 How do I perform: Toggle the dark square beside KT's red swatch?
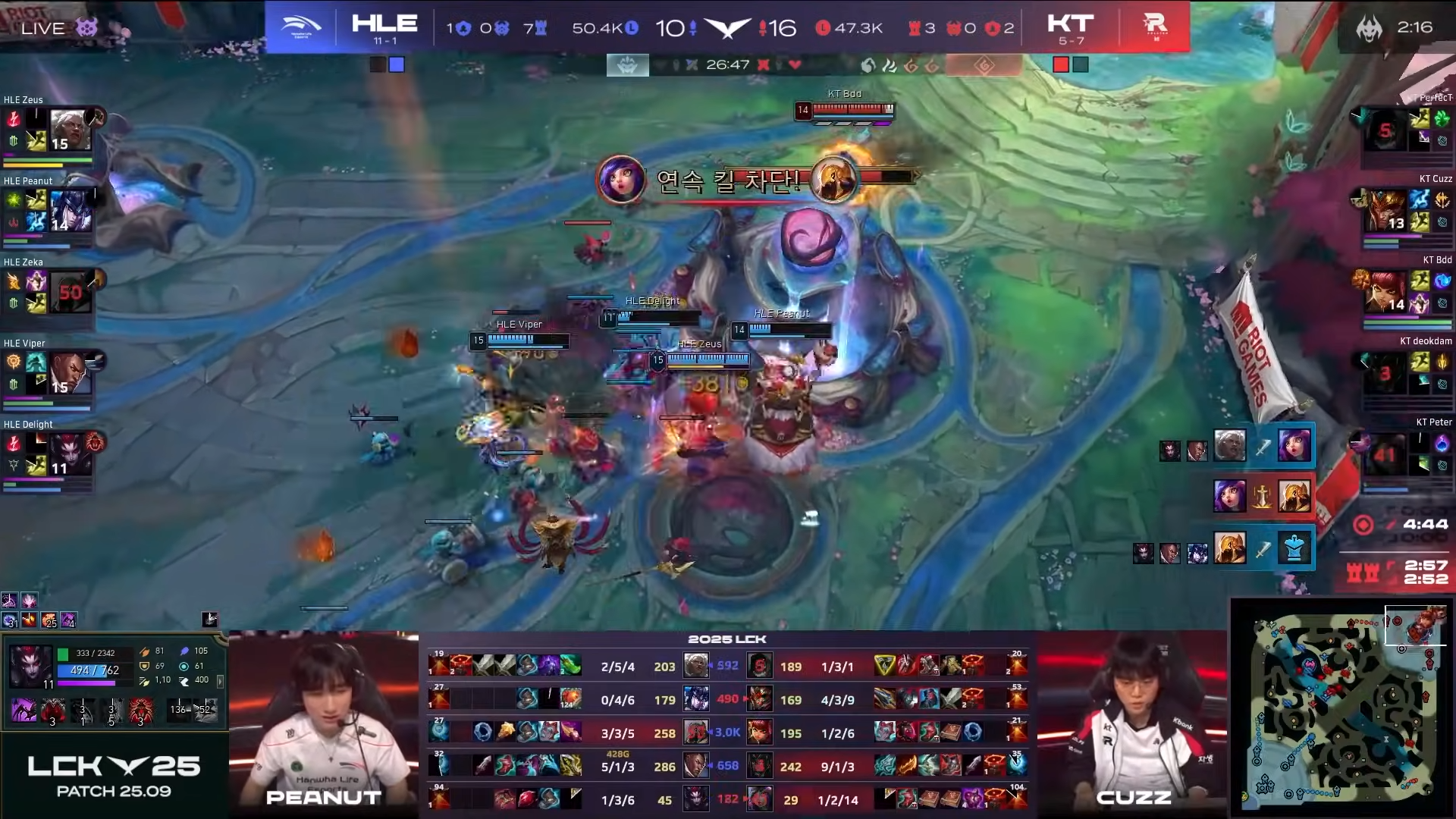[1081, 64]
